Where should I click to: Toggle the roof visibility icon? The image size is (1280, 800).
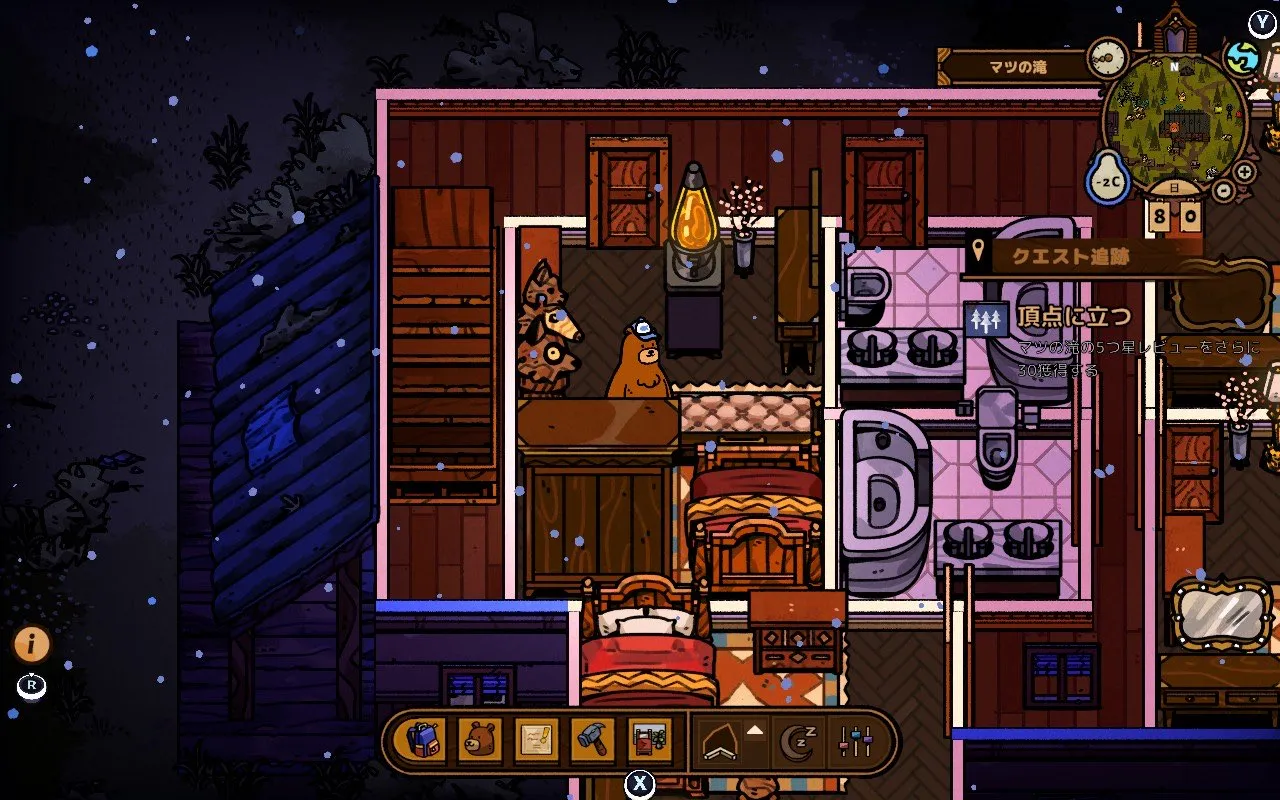[x=720, y=742]
